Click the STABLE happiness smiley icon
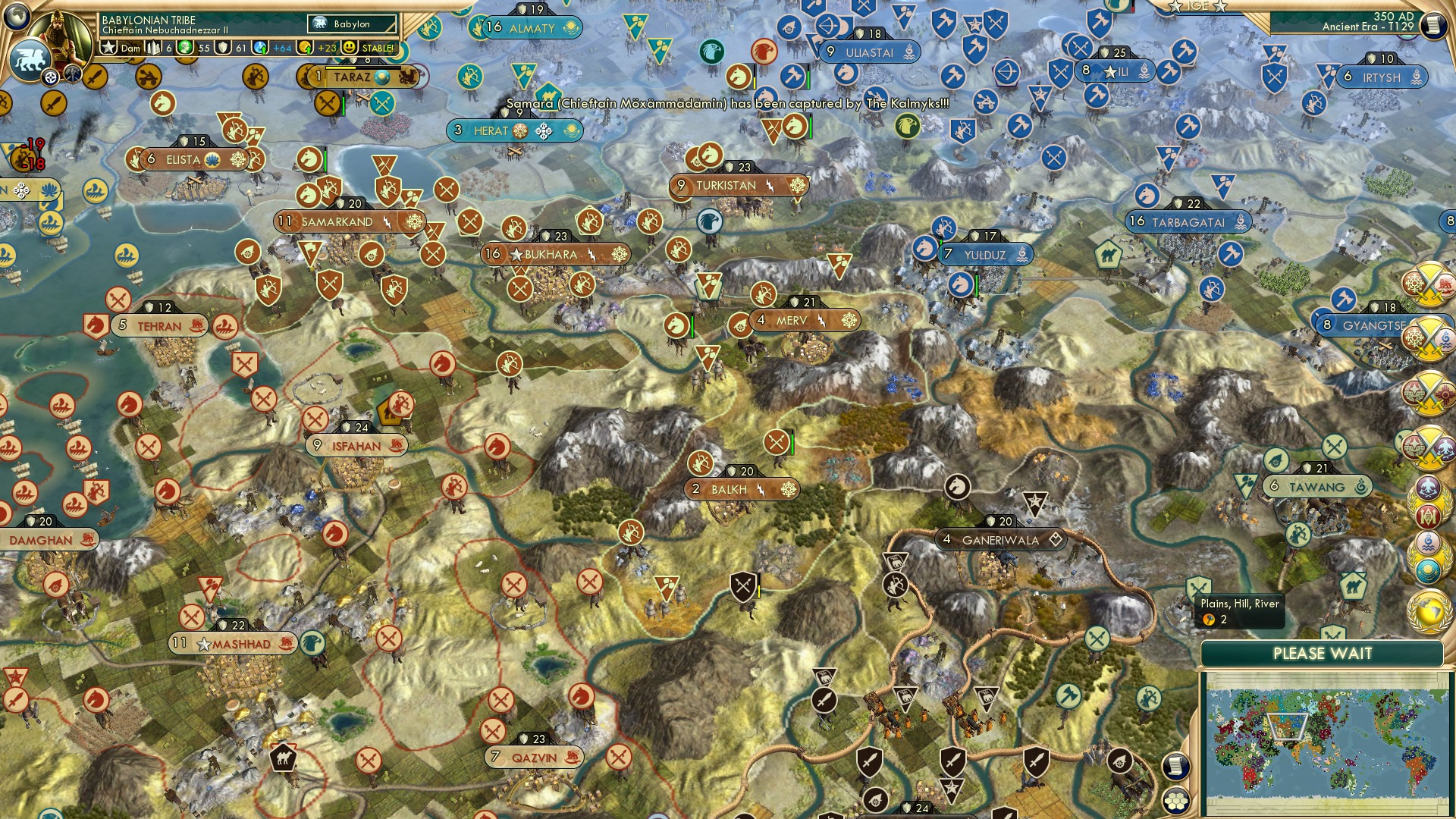The height and width of the screenshot is (819, 1456). tap(350, 48)
